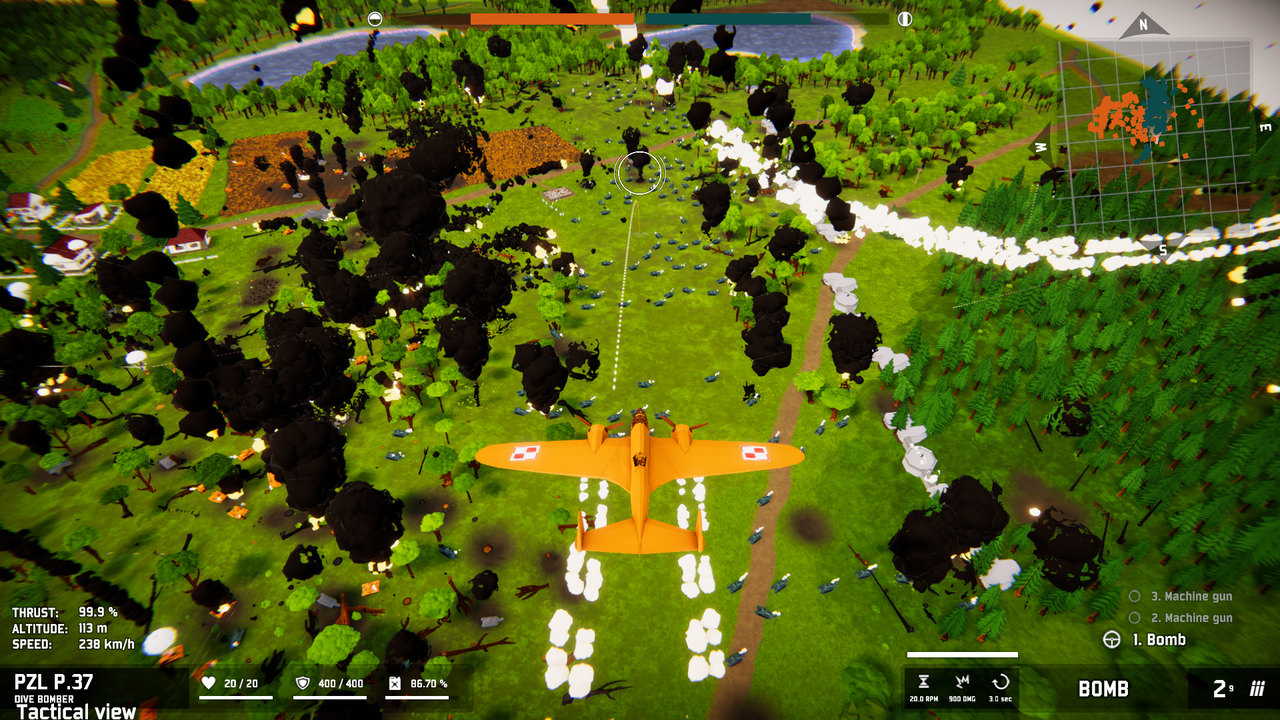The width and height of the screenshot is (1280, 720).
Task: Click the ammo count 2 indicator
Action: [1222, 688]
